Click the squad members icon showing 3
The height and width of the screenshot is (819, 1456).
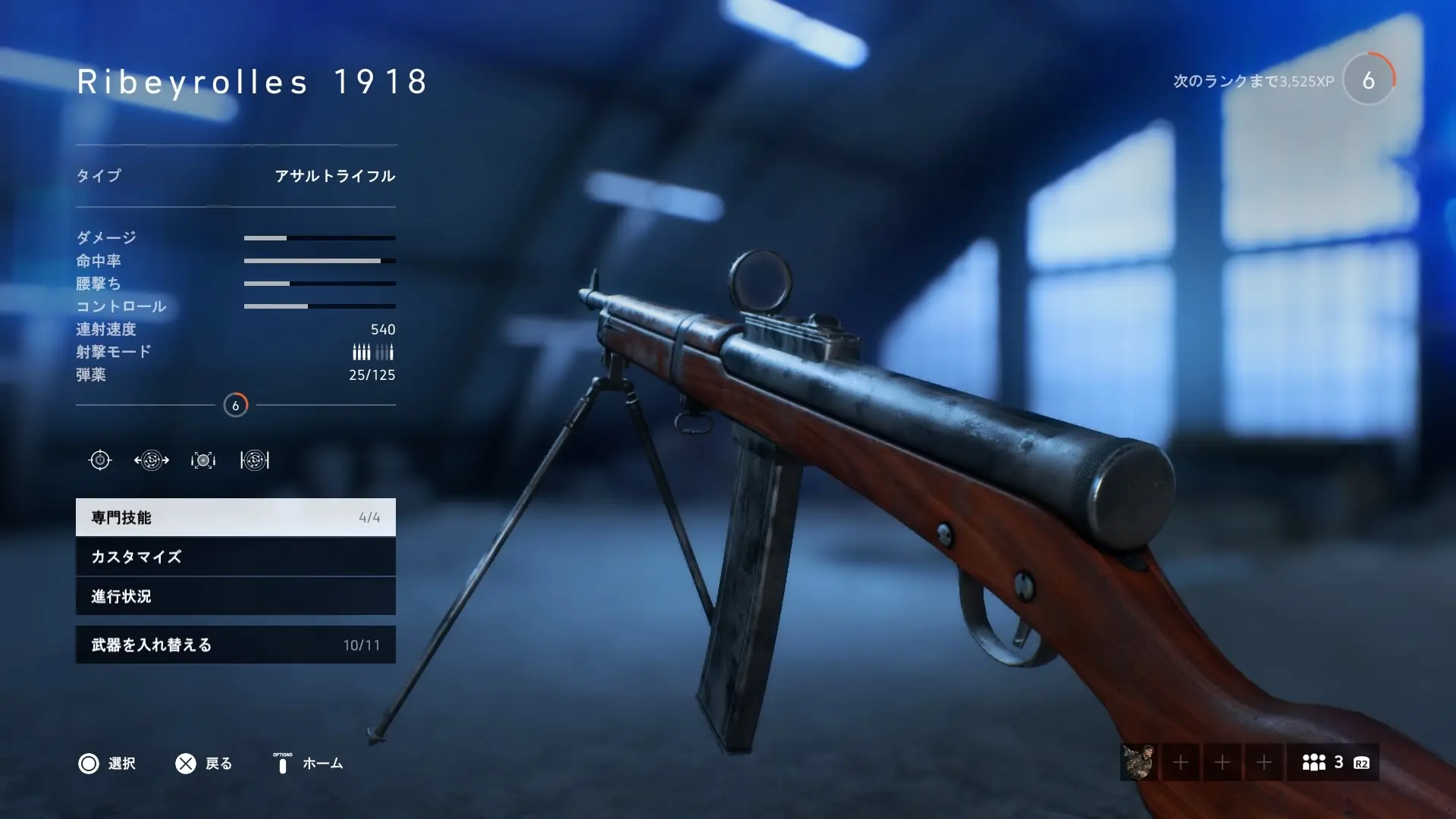[x=1314, y=764]
